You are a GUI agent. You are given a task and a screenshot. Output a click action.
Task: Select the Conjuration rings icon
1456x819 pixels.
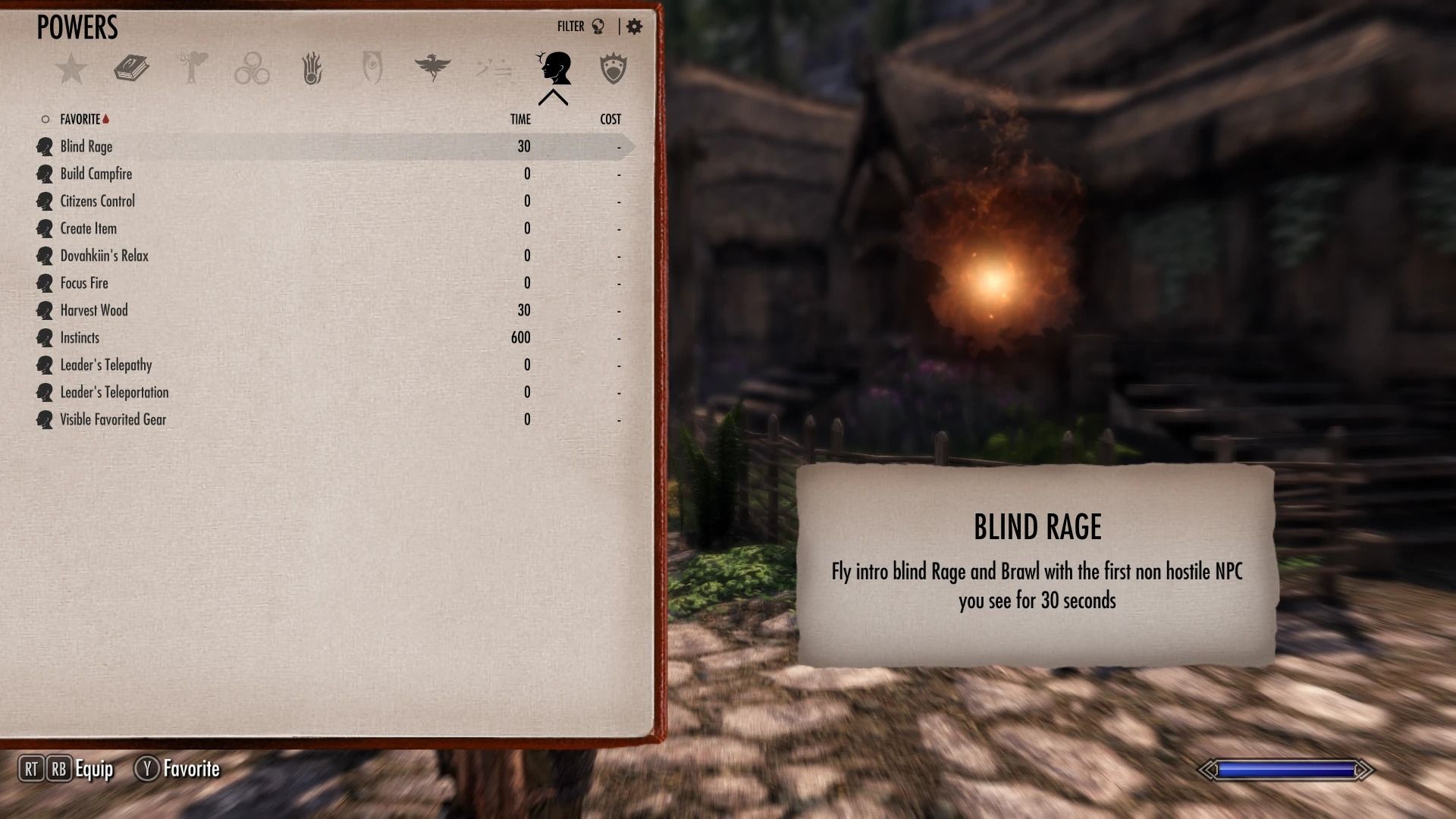coord(253,68)
